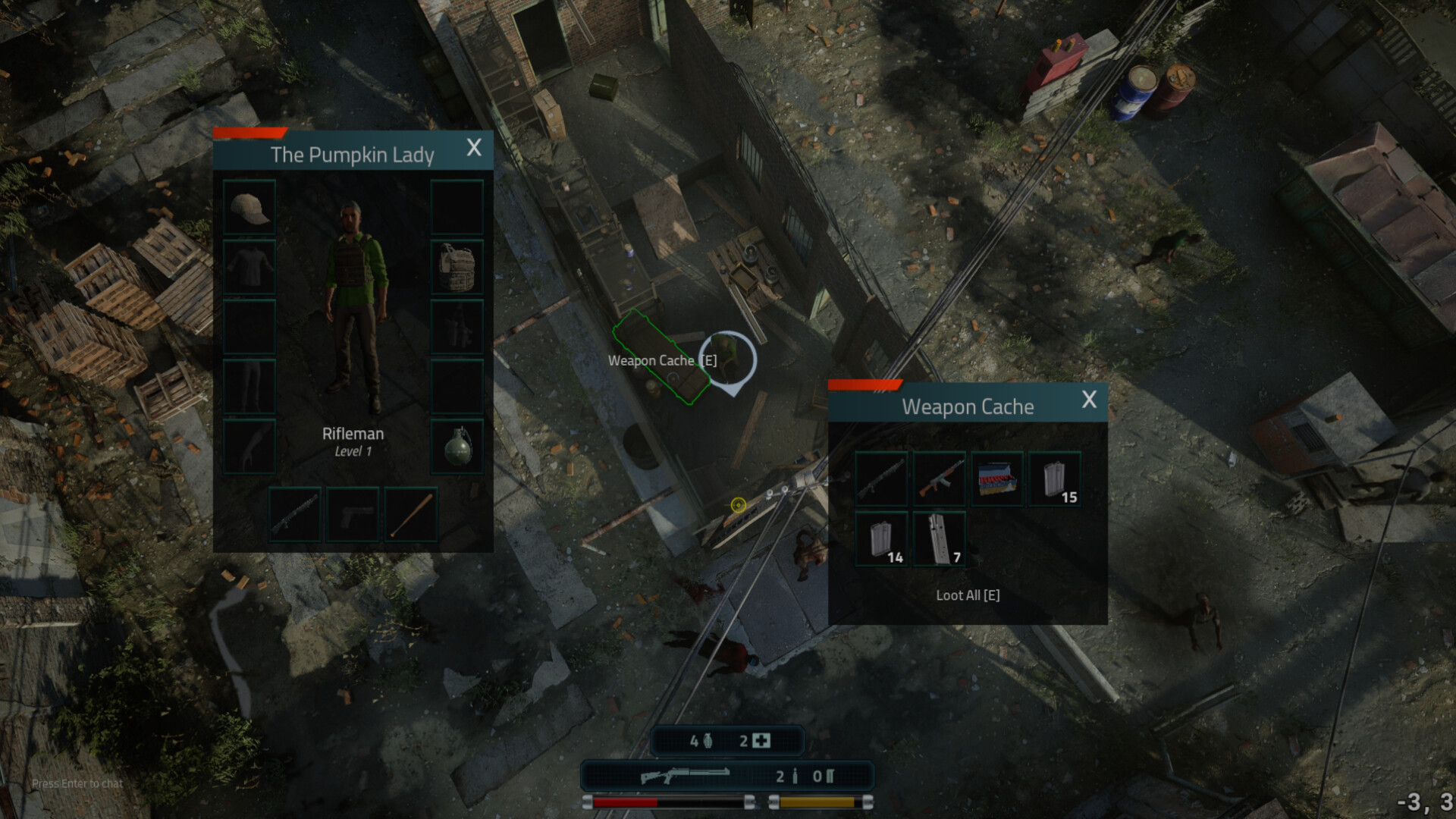Click the pistol icon in the sidearm slot

353,514
